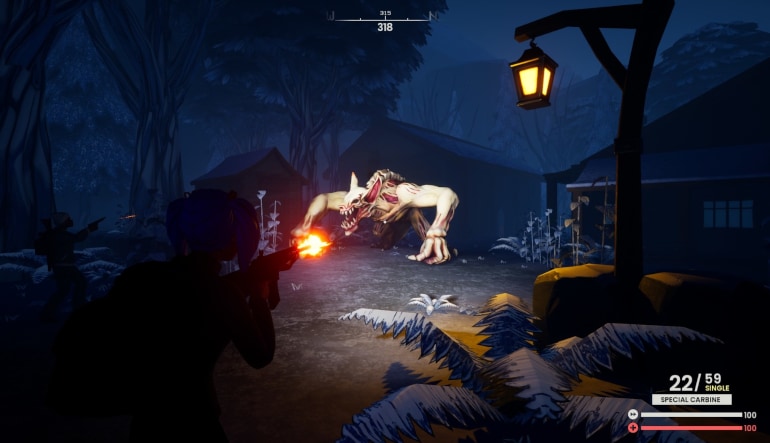This screenshot has height=443, width=770.
Task: Select the Special Carbine weapon label
Action: pos(691,399)
